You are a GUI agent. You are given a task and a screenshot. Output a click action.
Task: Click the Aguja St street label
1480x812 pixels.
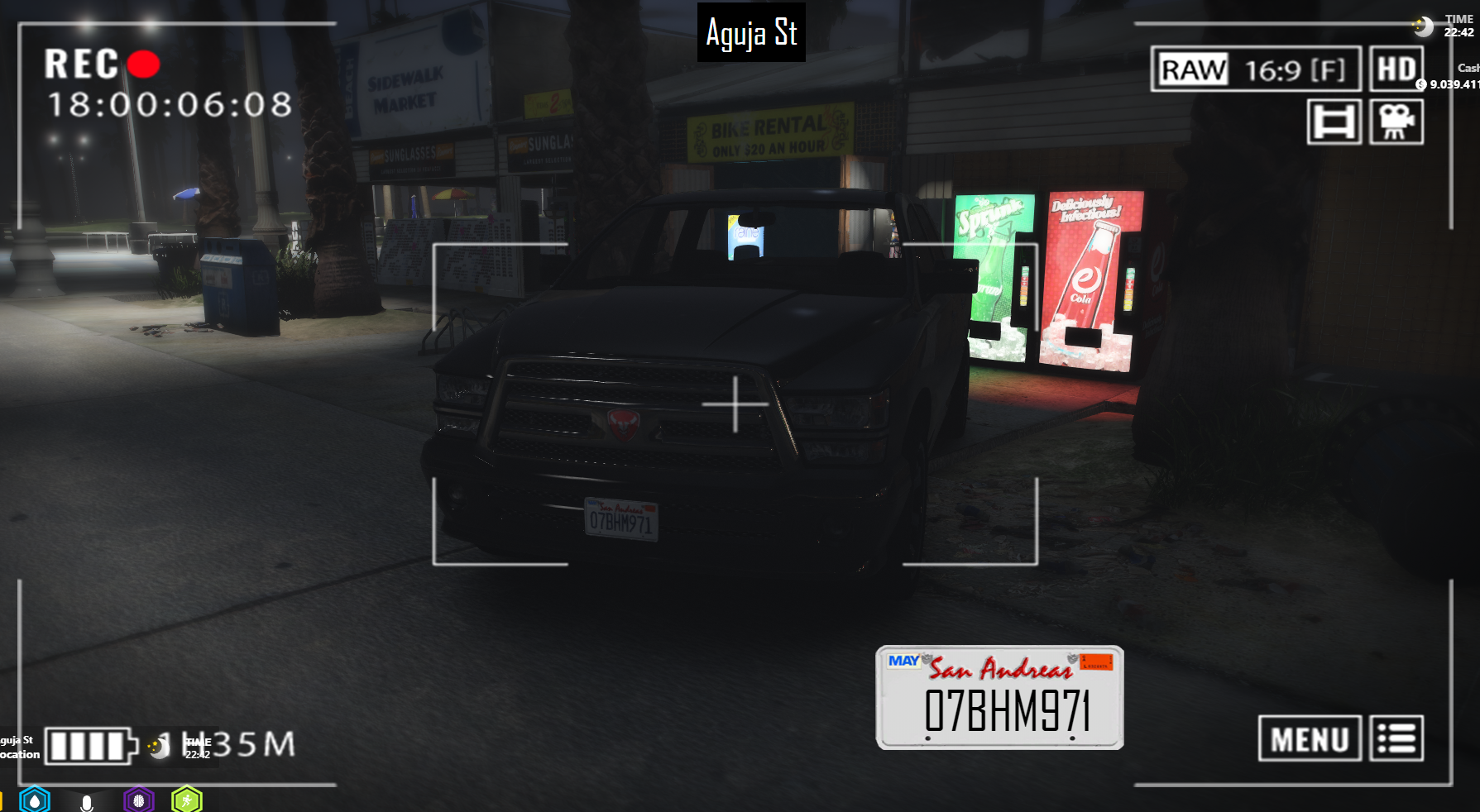(x=751, y=33)
